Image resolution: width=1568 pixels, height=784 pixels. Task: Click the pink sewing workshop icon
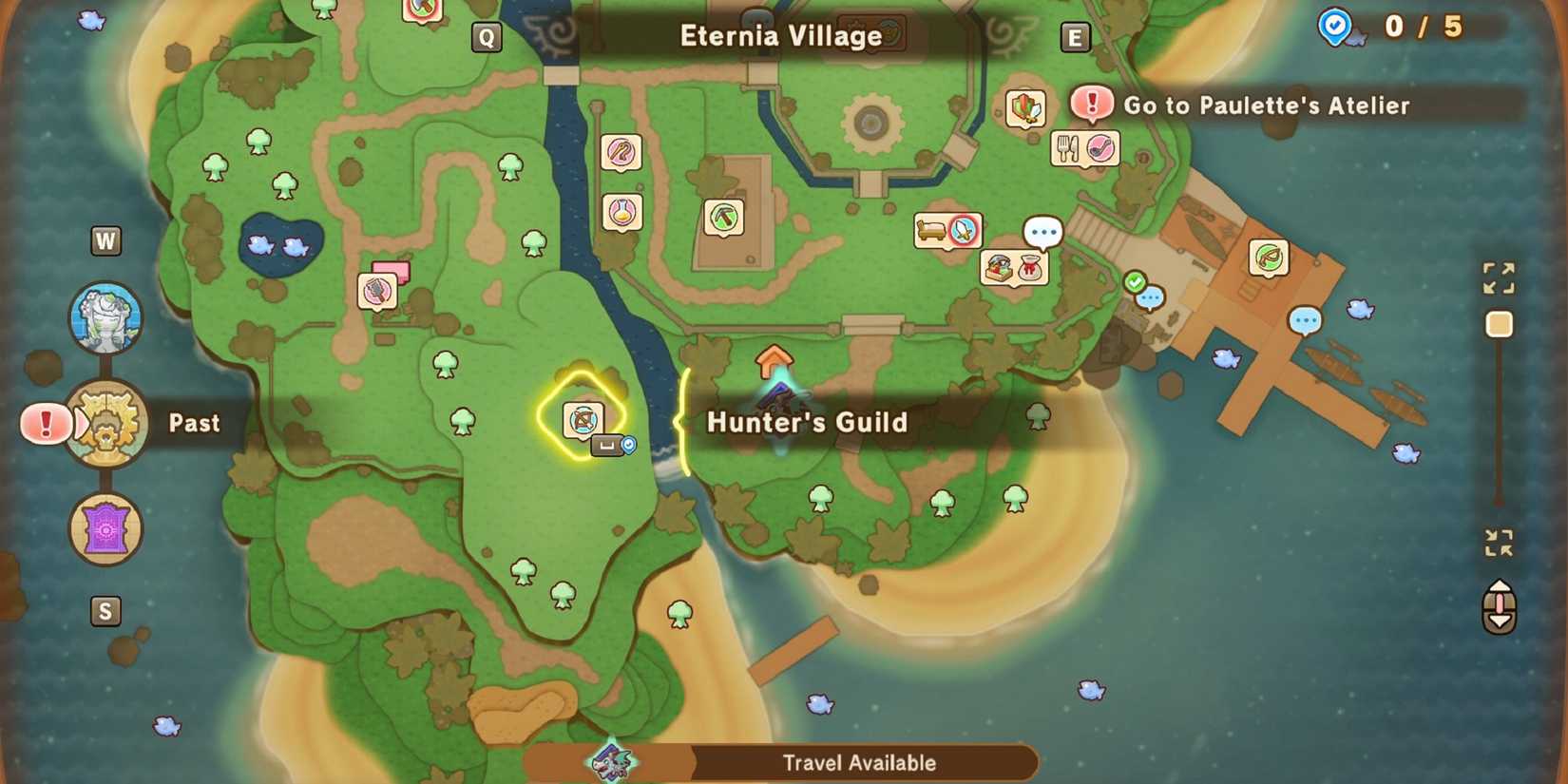point(378,290)
